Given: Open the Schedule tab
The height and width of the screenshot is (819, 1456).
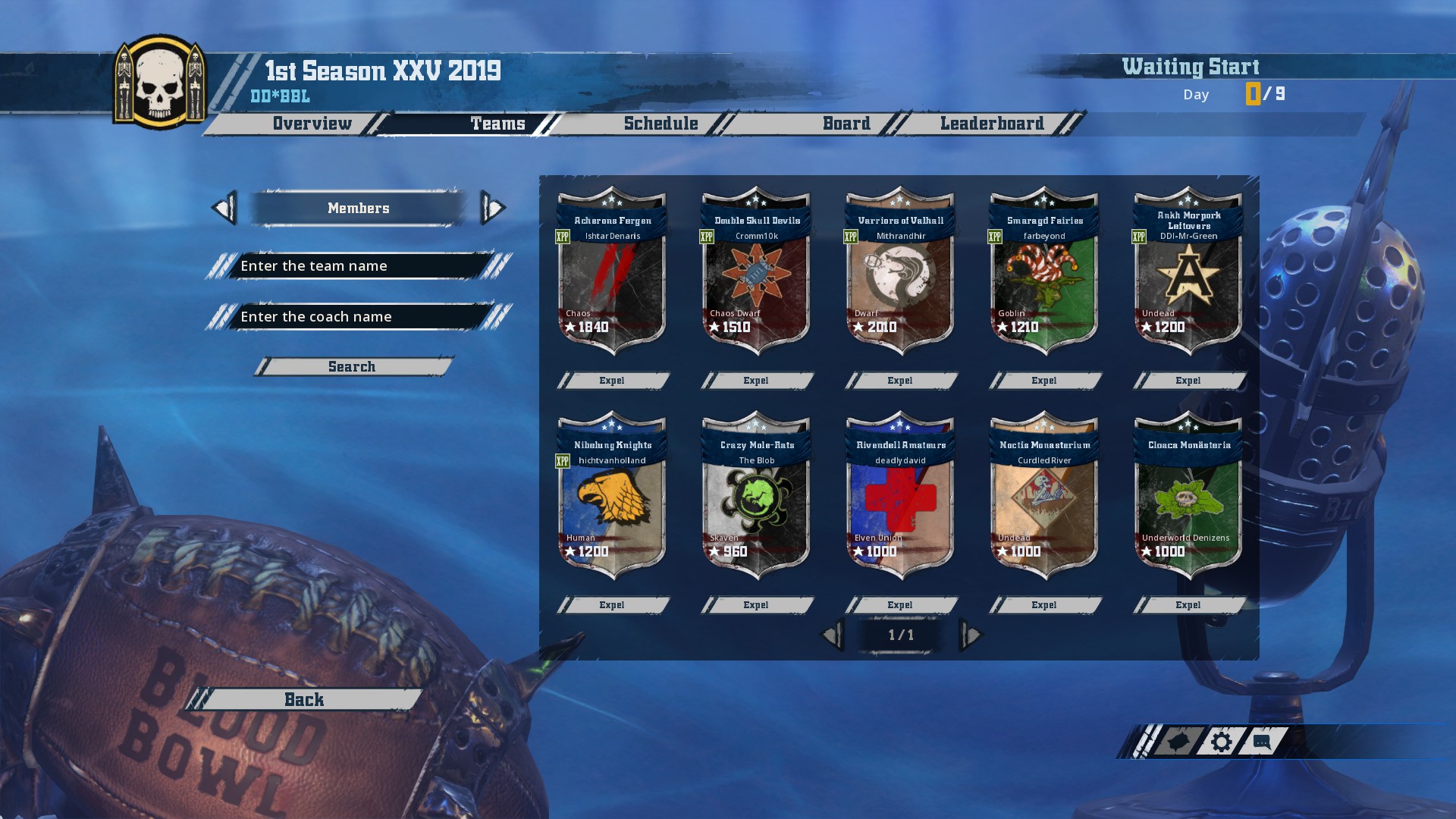Looking at the screenshot, I should click(x=661, y=124).
